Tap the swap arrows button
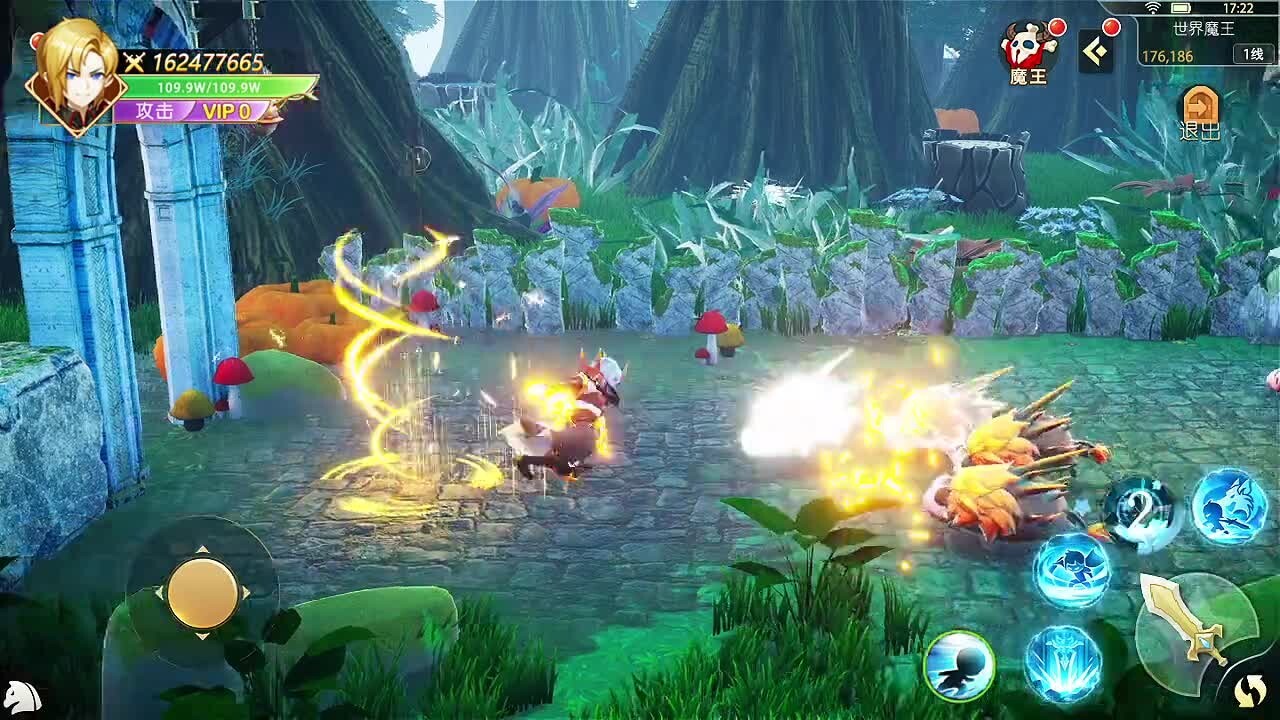 [x=1250, y=689]
